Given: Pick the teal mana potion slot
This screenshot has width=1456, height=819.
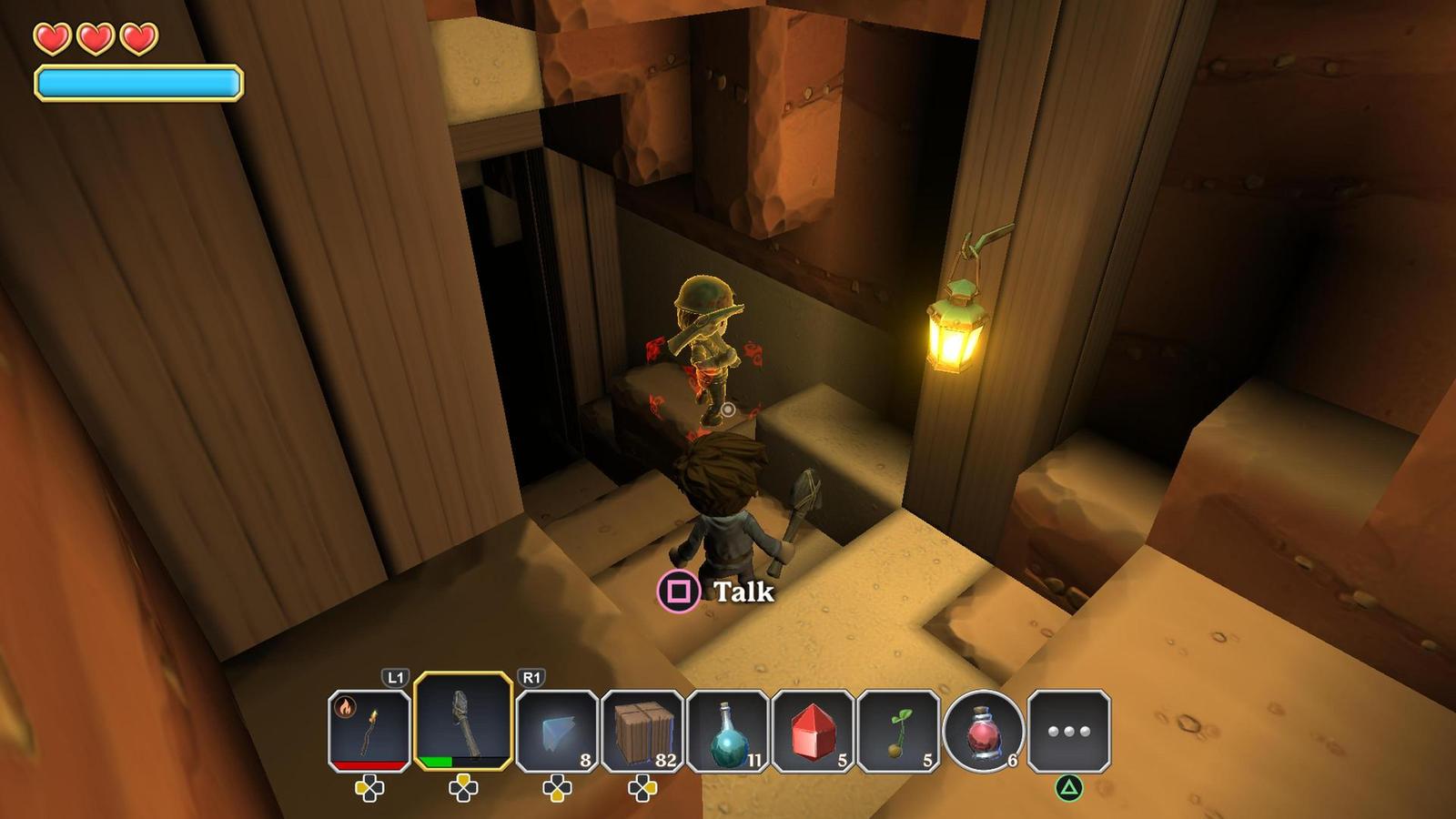Looking at the screenshot, I should pyautogui.click(x=728, y=731).
